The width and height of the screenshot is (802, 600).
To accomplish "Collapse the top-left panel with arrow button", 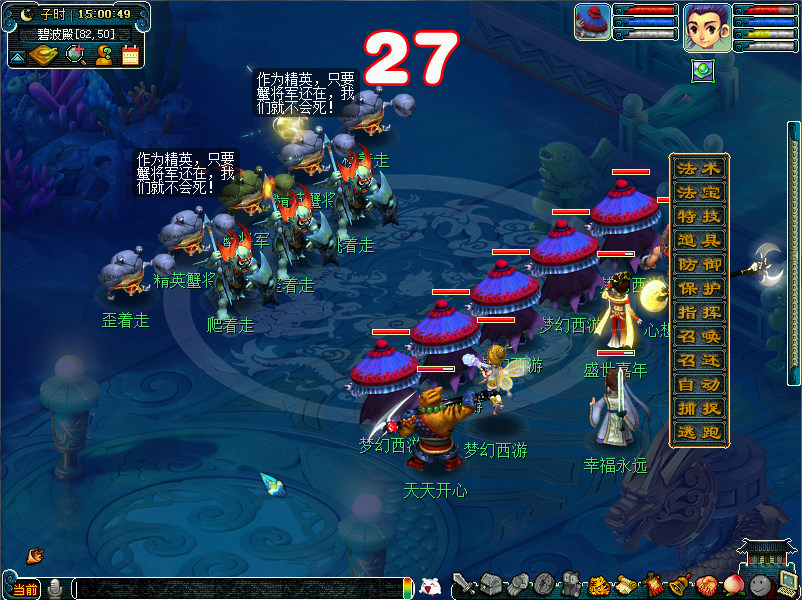I will click(x=18, y=57).
